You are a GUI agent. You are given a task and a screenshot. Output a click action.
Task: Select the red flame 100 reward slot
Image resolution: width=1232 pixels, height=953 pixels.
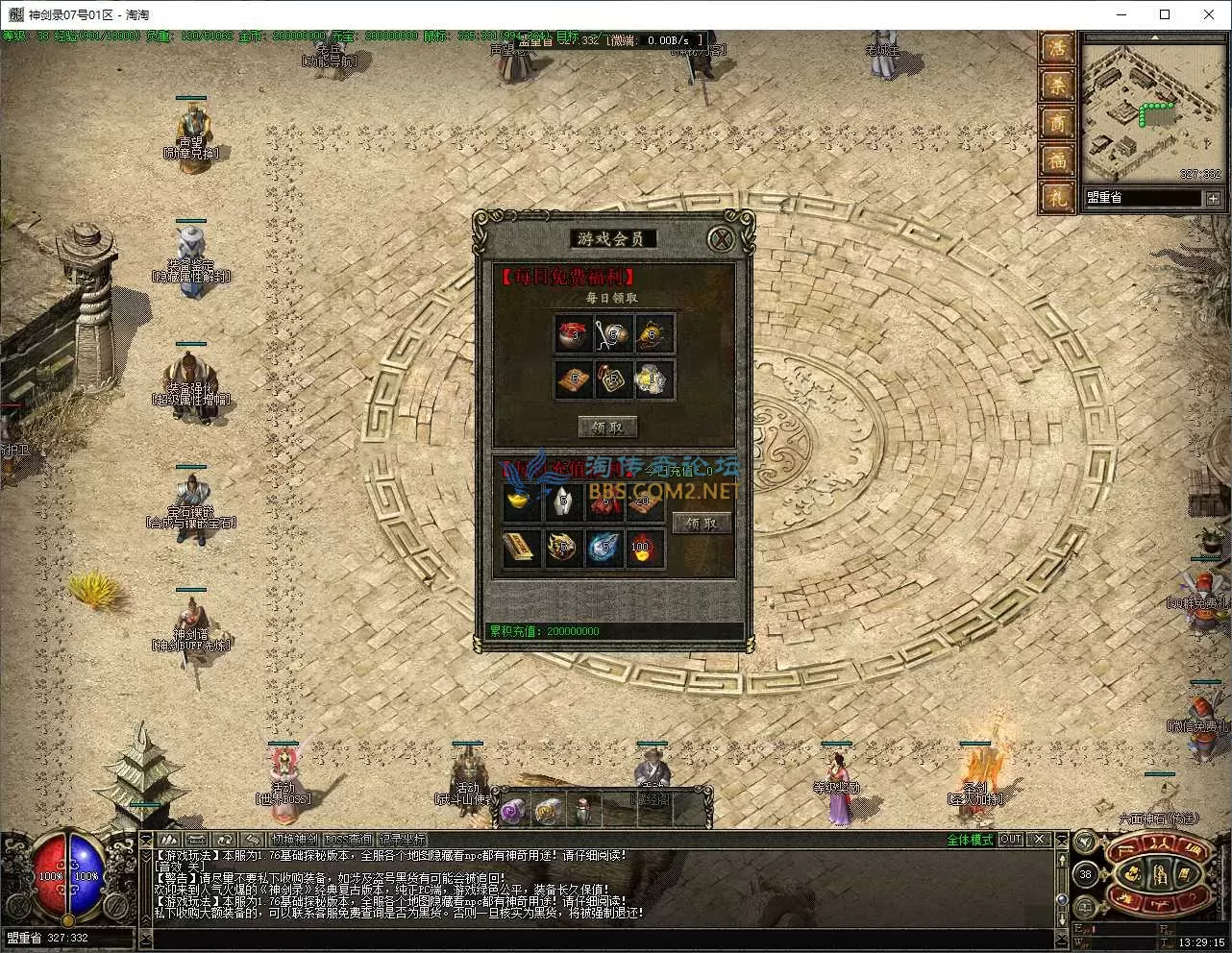(642, 550)
